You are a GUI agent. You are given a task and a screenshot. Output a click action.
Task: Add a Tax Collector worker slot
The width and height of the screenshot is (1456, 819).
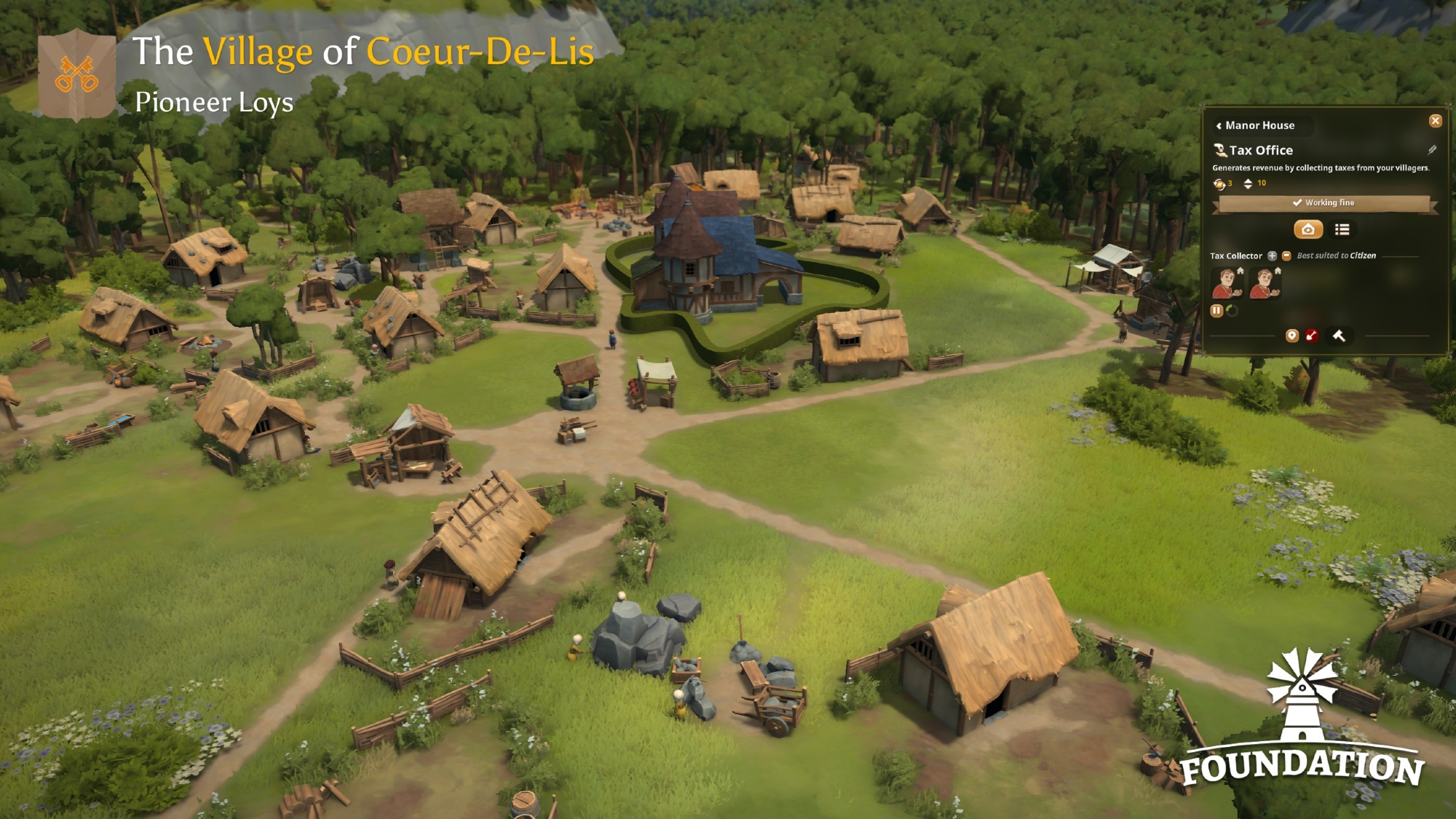(1272, 256)
